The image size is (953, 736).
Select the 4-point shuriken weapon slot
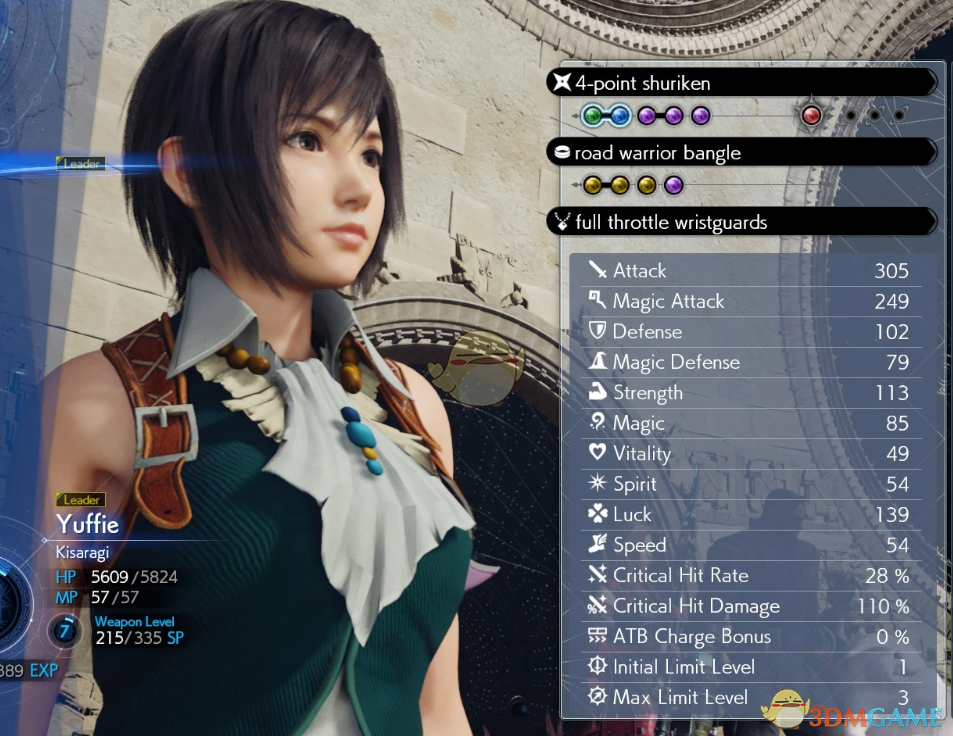pyautogui.click(x=740, y=83)
